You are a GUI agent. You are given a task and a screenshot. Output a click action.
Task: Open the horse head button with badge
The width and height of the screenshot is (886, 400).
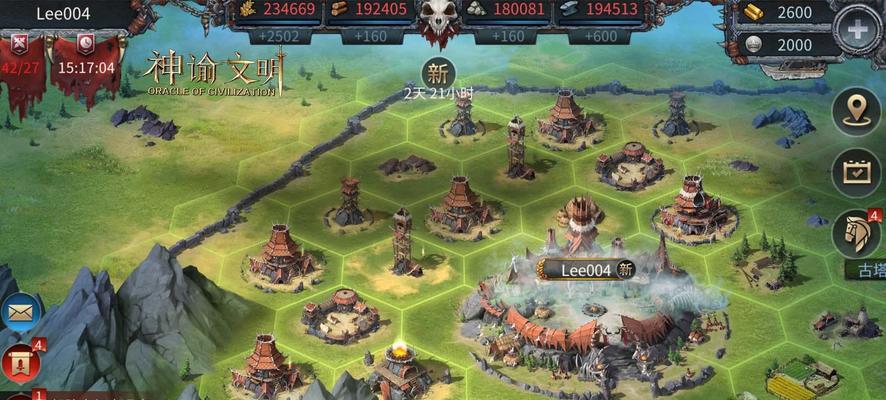tap(857, 234)
